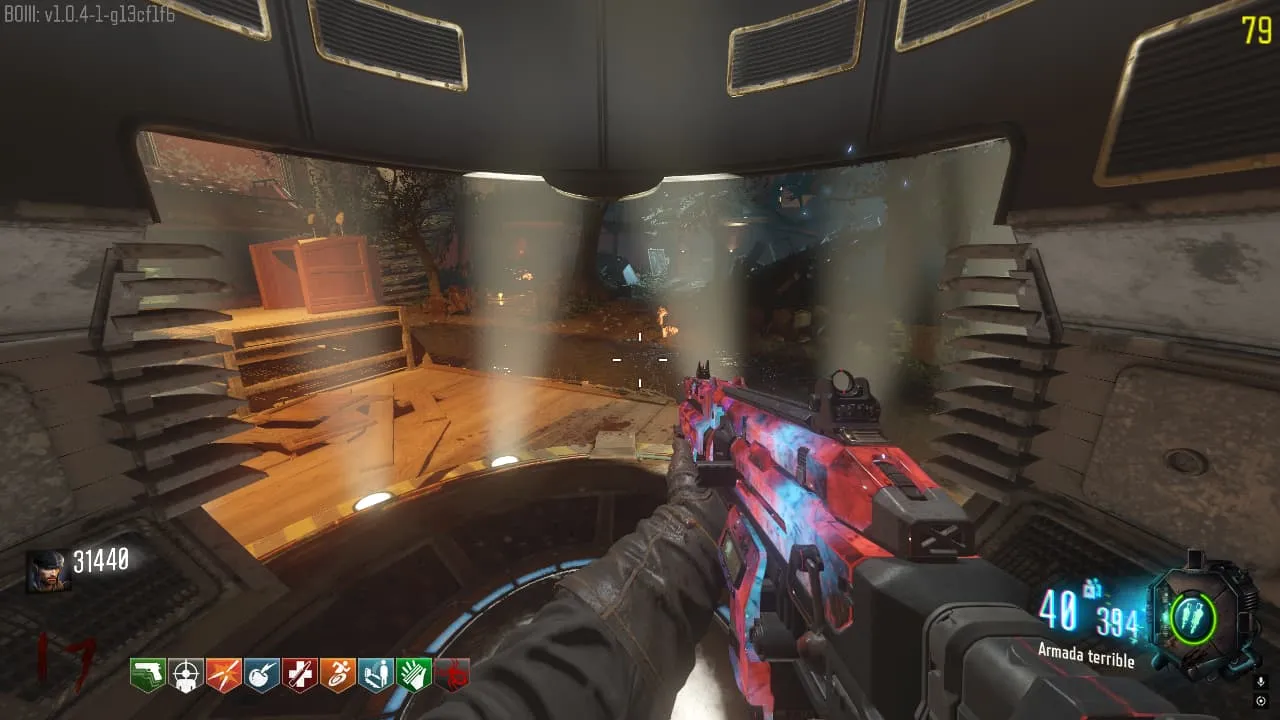Viewport: 1280px width, 720px height.
Task: Select the Electric Cherry perk icon
Action: click(x=262, y=676)
